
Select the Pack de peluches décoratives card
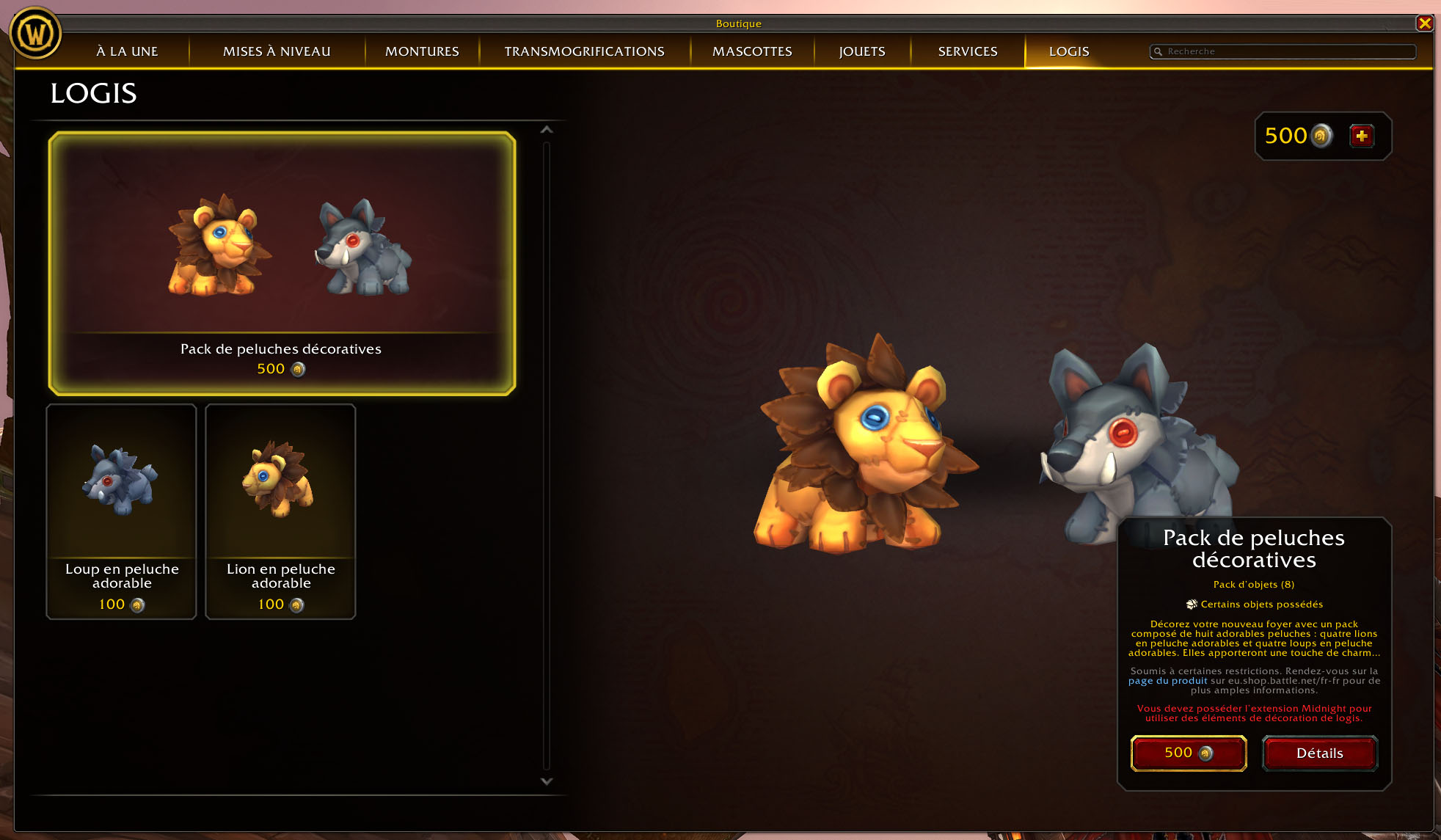pos(282,263)
